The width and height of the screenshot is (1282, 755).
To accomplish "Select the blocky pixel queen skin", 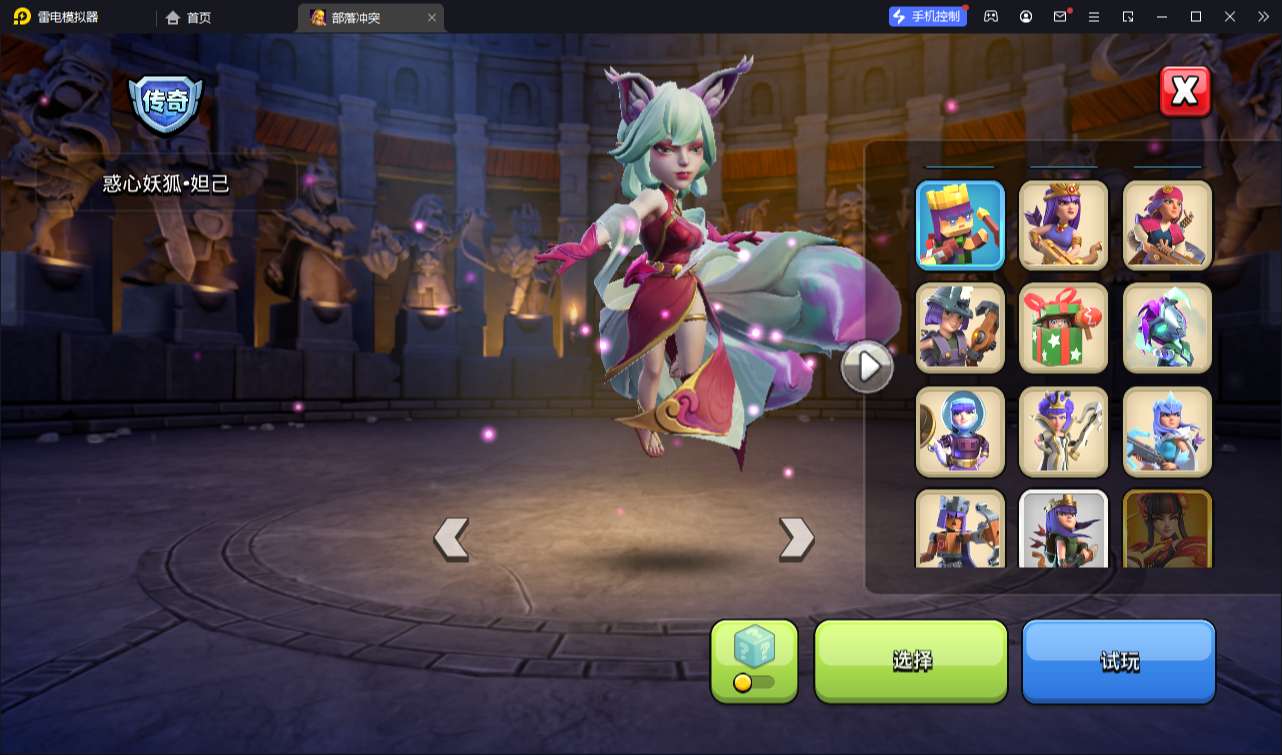I will [960, 225].
